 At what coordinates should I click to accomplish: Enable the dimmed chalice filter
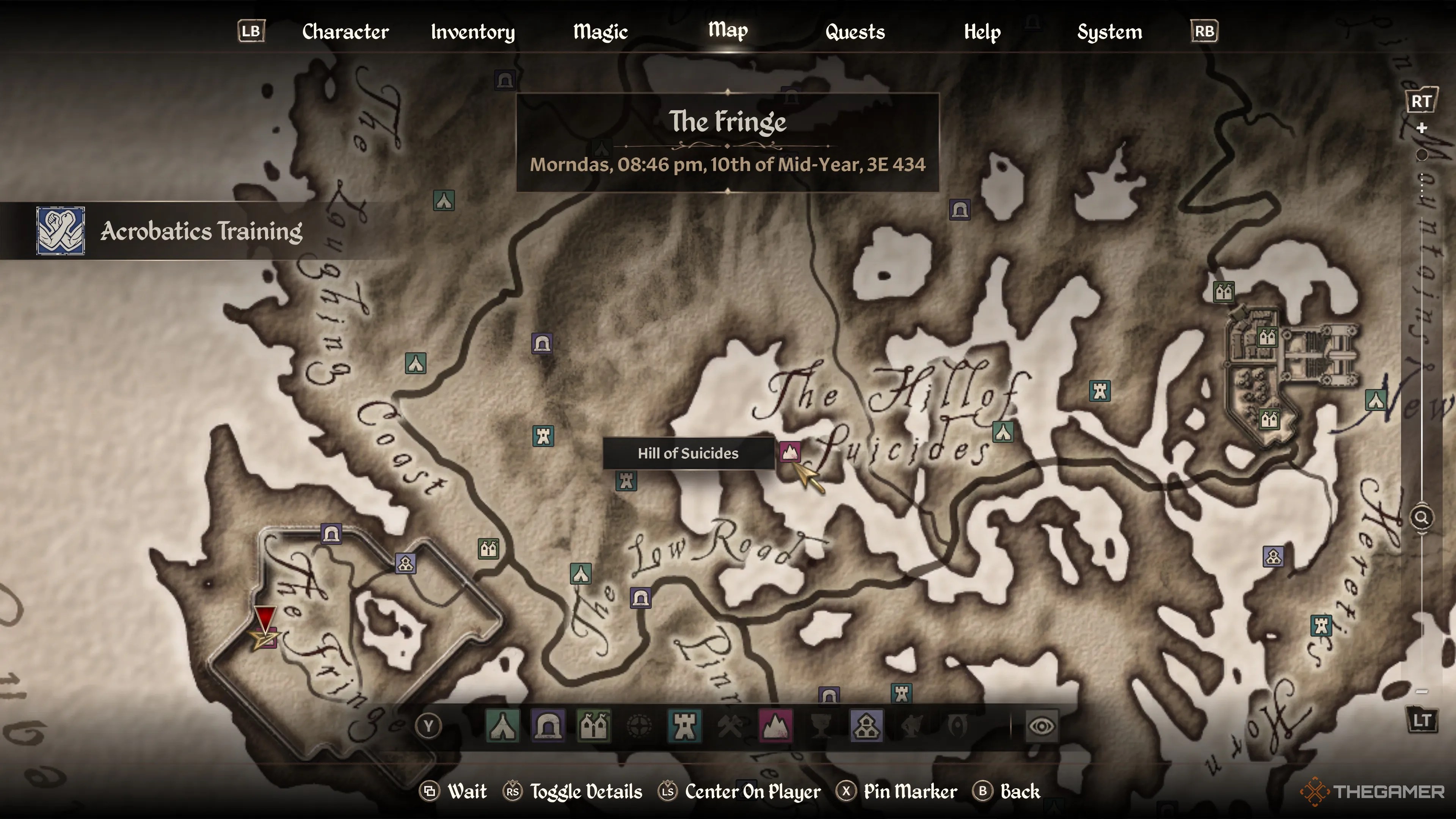tap(821, 726)
